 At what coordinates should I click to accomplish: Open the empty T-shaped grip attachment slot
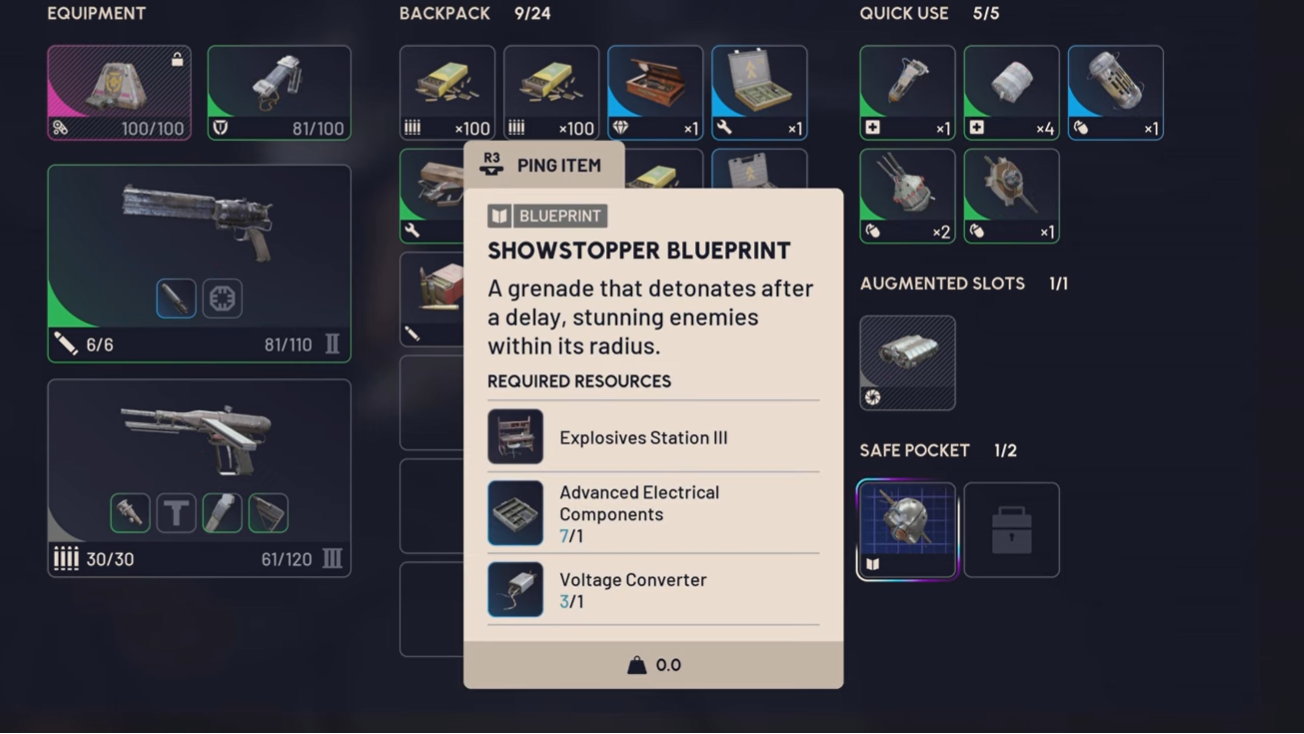(x=176, y=513)
